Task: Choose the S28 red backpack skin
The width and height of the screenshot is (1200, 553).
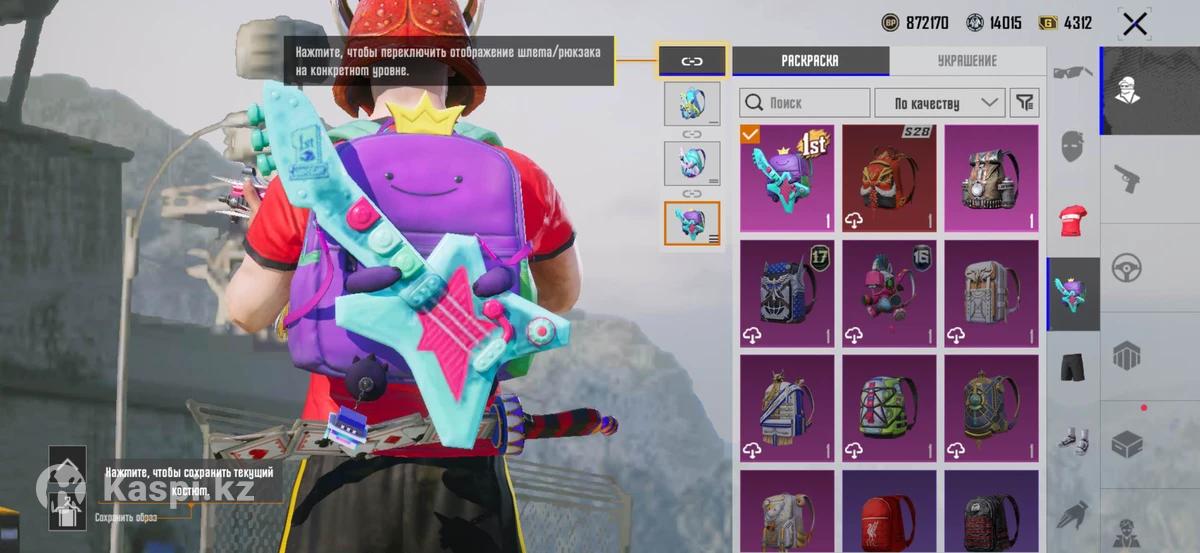Action: tap(889, 178)
